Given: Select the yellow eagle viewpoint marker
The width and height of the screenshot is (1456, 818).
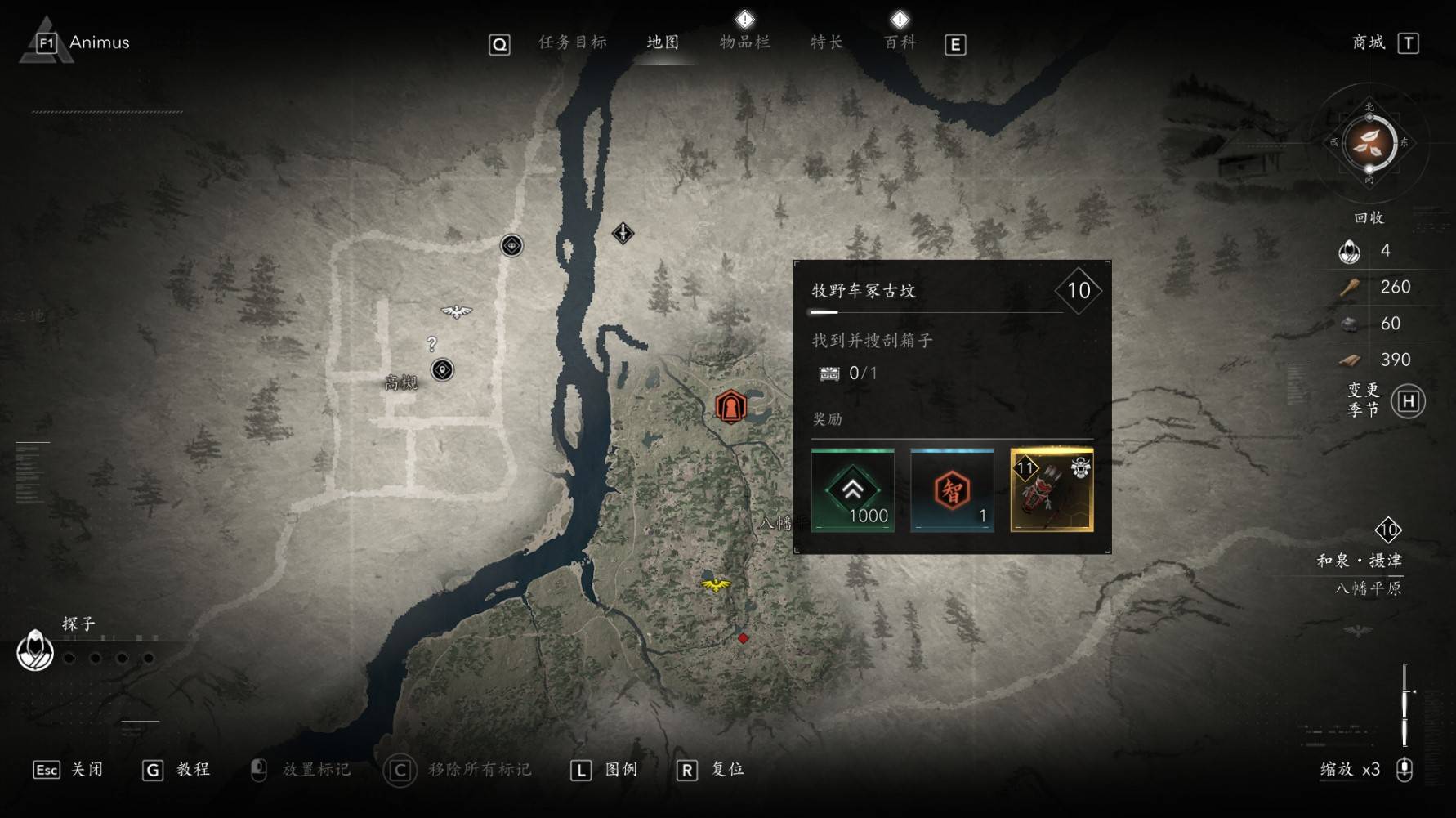Looking at the screenshot, I should coord(716,584).
